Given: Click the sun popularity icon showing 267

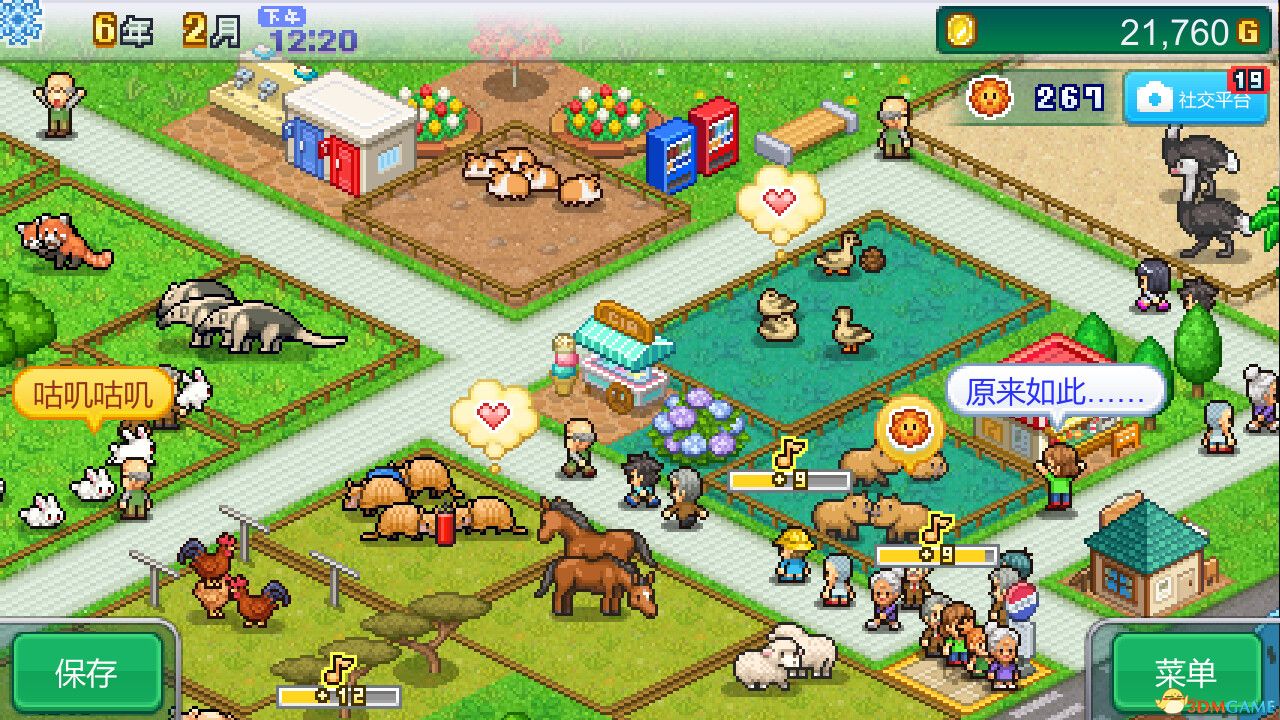Looking at the screenshot, I should point(989,96).
